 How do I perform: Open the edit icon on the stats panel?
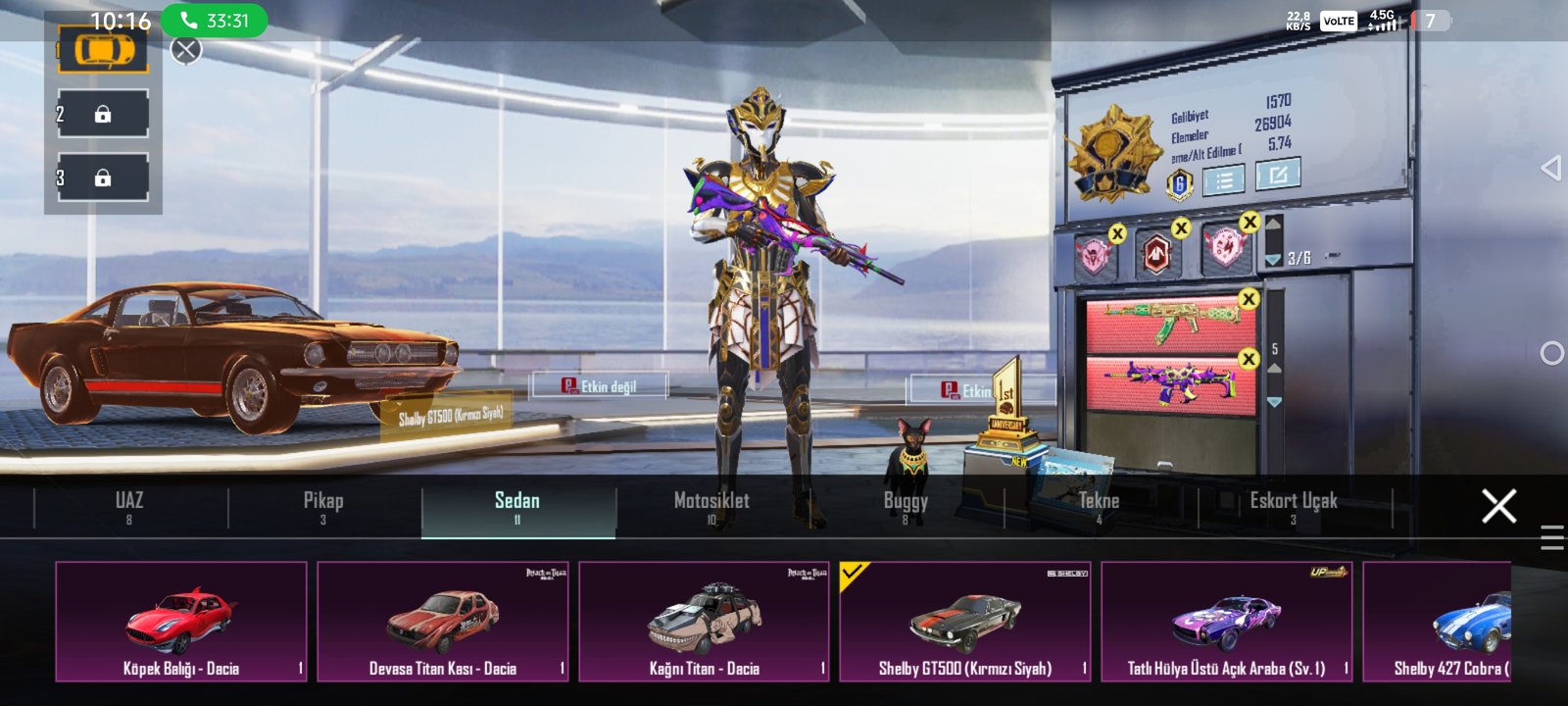click(1278, 176)
